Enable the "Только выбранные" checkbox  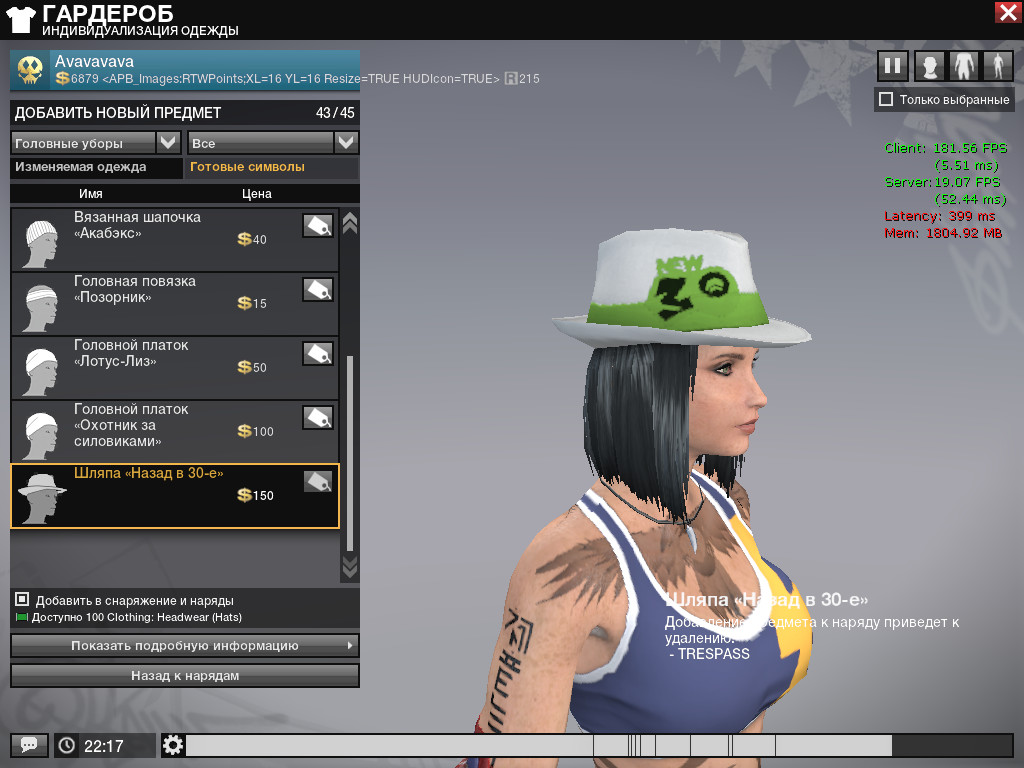(x=885, y=99)
